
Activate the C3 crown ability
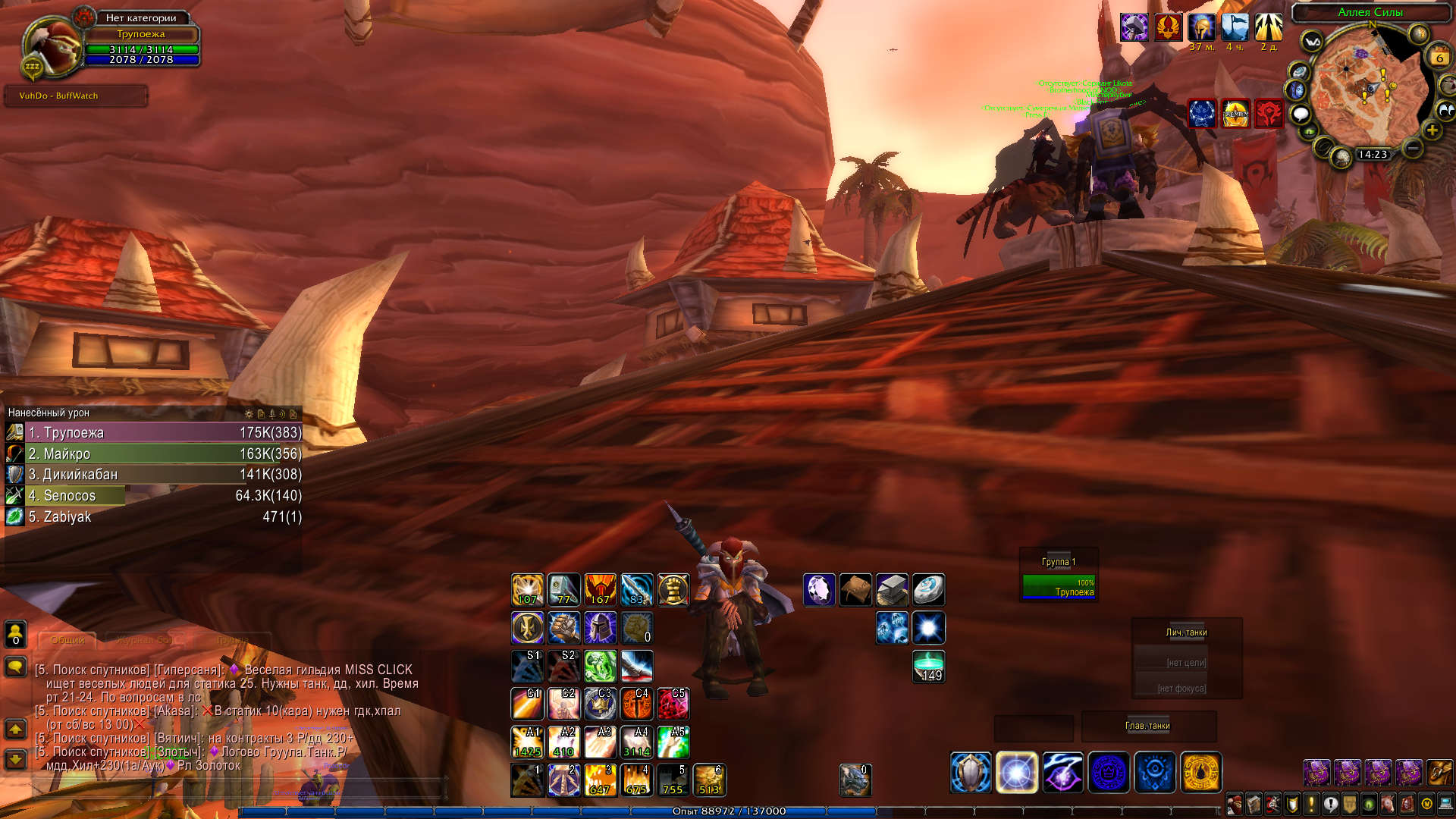(601, 704)
